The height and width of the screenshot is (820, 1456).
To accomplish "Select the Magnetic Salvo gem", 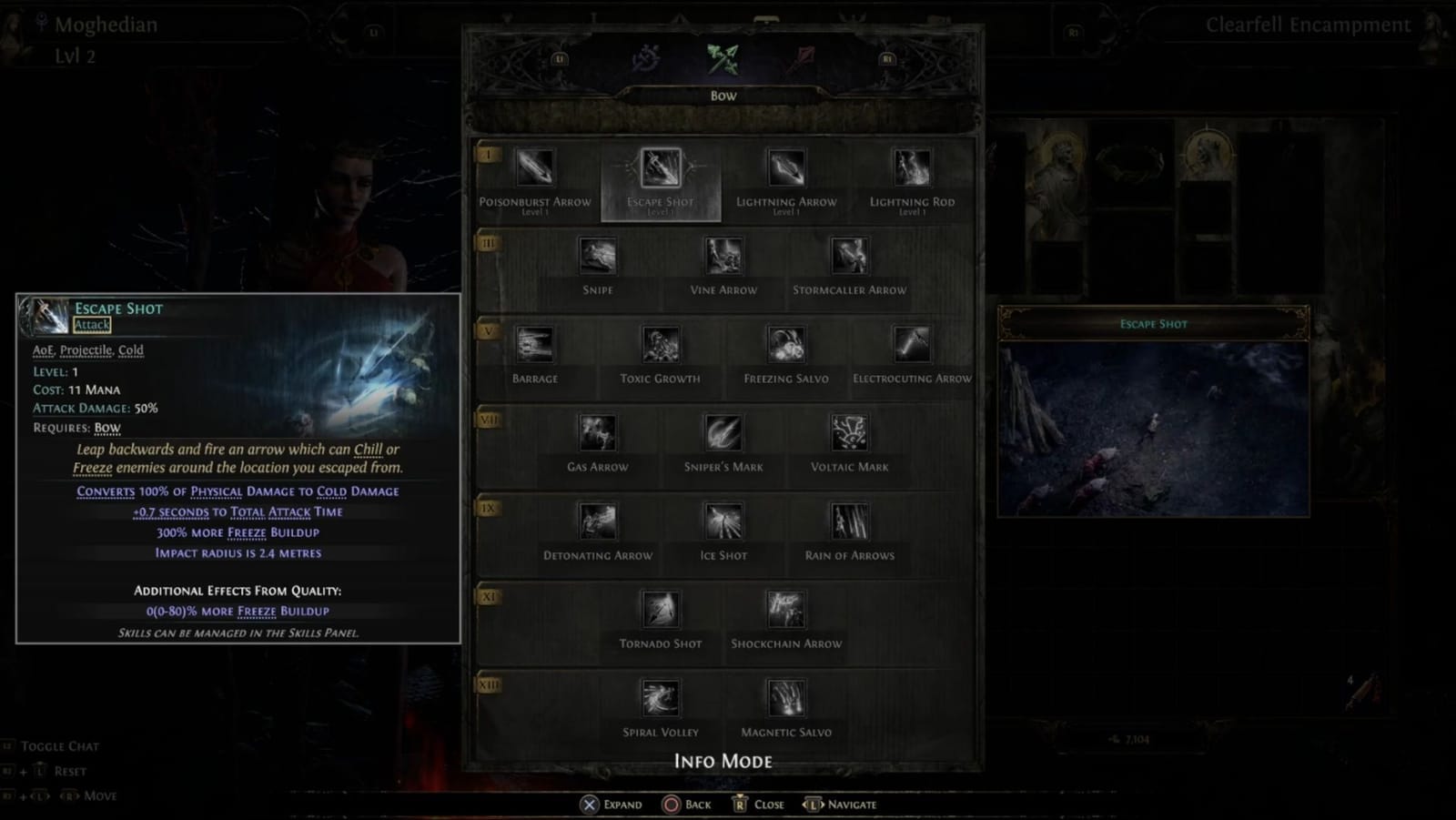I will [x=785, y=697].
